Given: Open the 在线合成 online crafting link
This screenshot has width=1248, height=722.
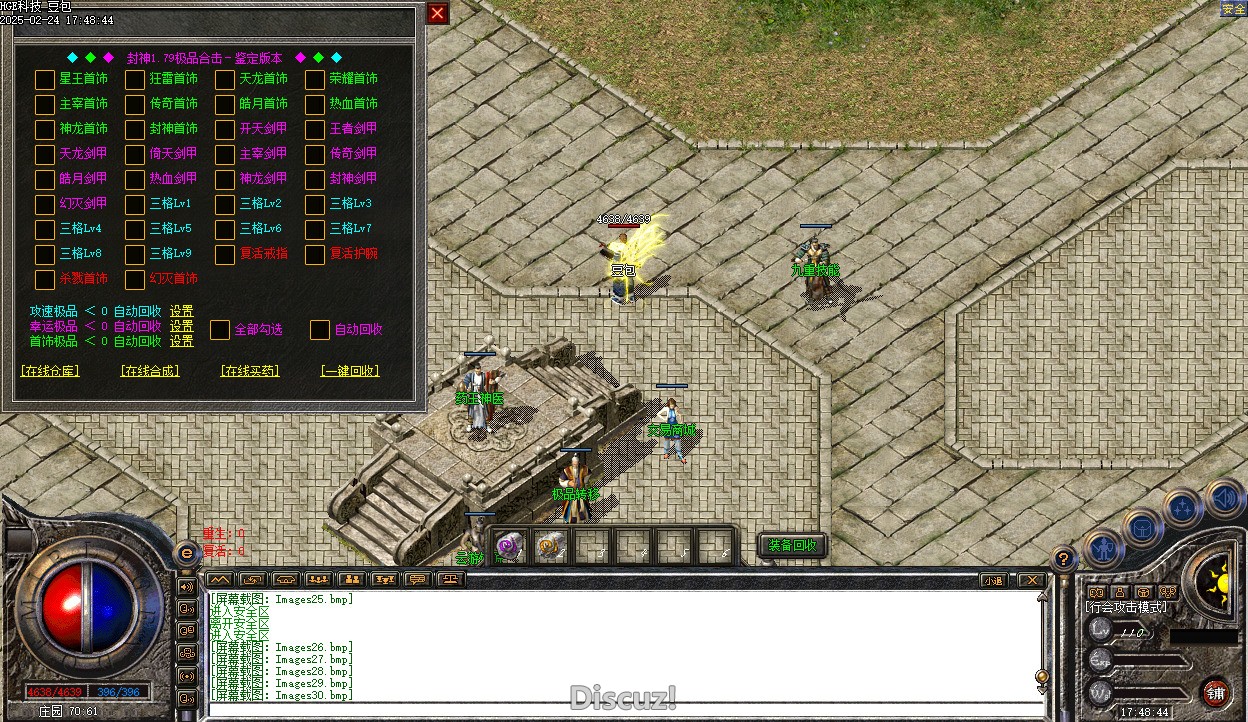Looking at the screenshot, I should (x=150, y=371).
